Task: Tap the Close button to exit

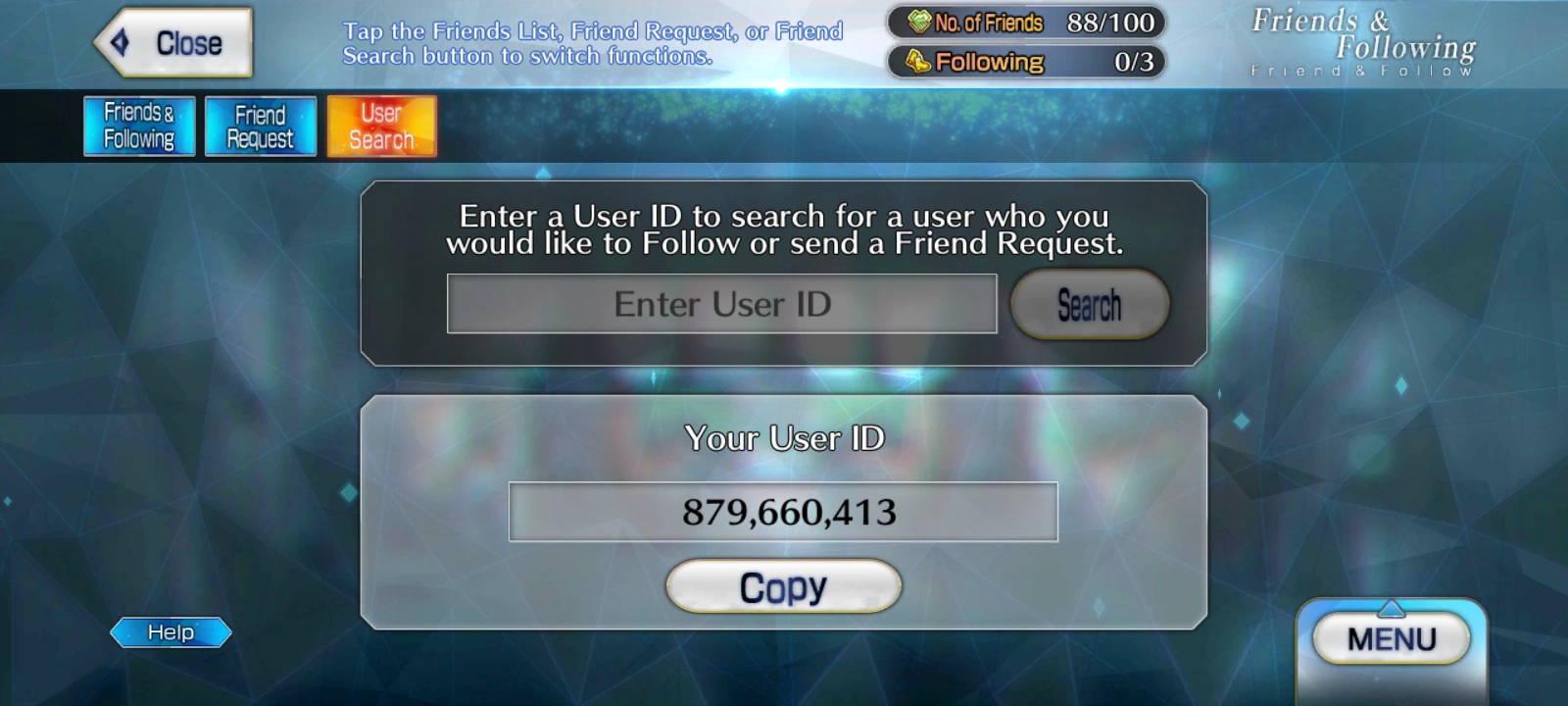Action: pos(171,40)
